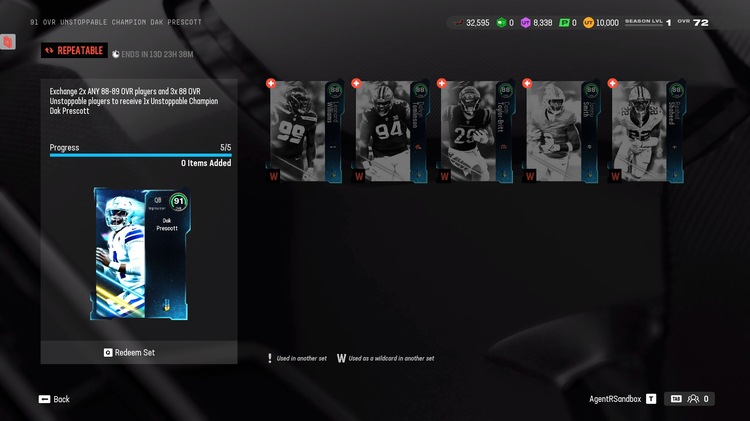
Task: Go back to the previous screen
Action: (54, 399)
